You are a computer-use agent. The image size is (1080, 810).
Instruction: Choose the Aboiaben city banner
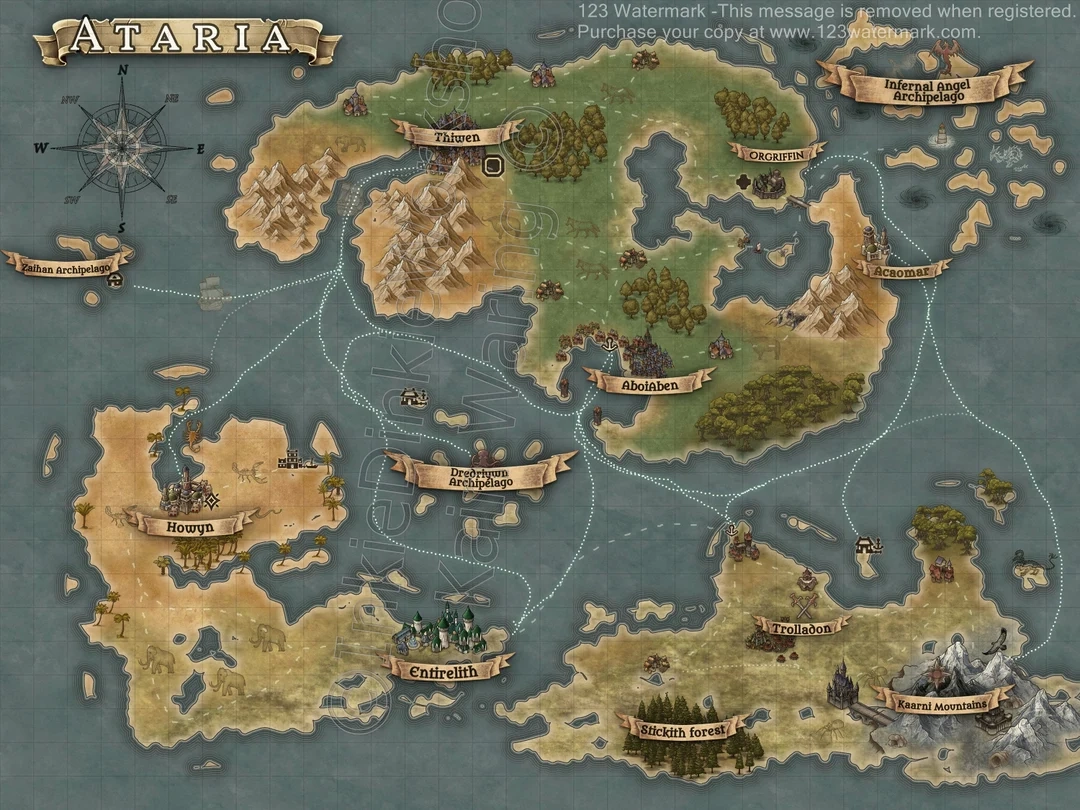pos(650,382)
